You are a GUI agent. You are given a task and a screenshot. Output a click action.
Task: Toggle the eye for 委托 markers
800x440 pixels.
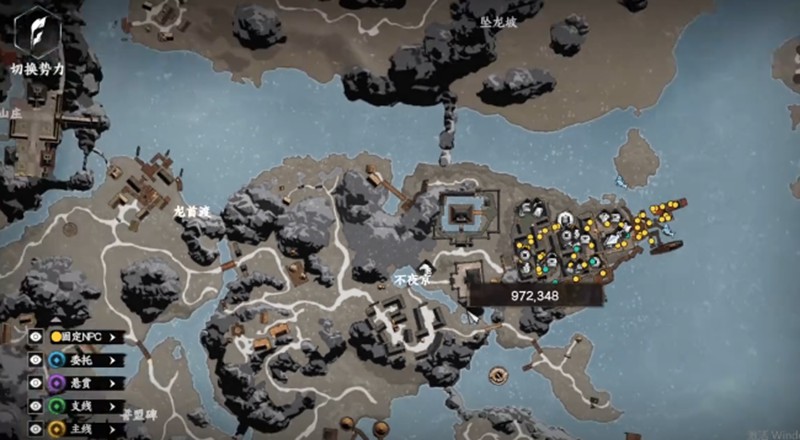point(35,360)
